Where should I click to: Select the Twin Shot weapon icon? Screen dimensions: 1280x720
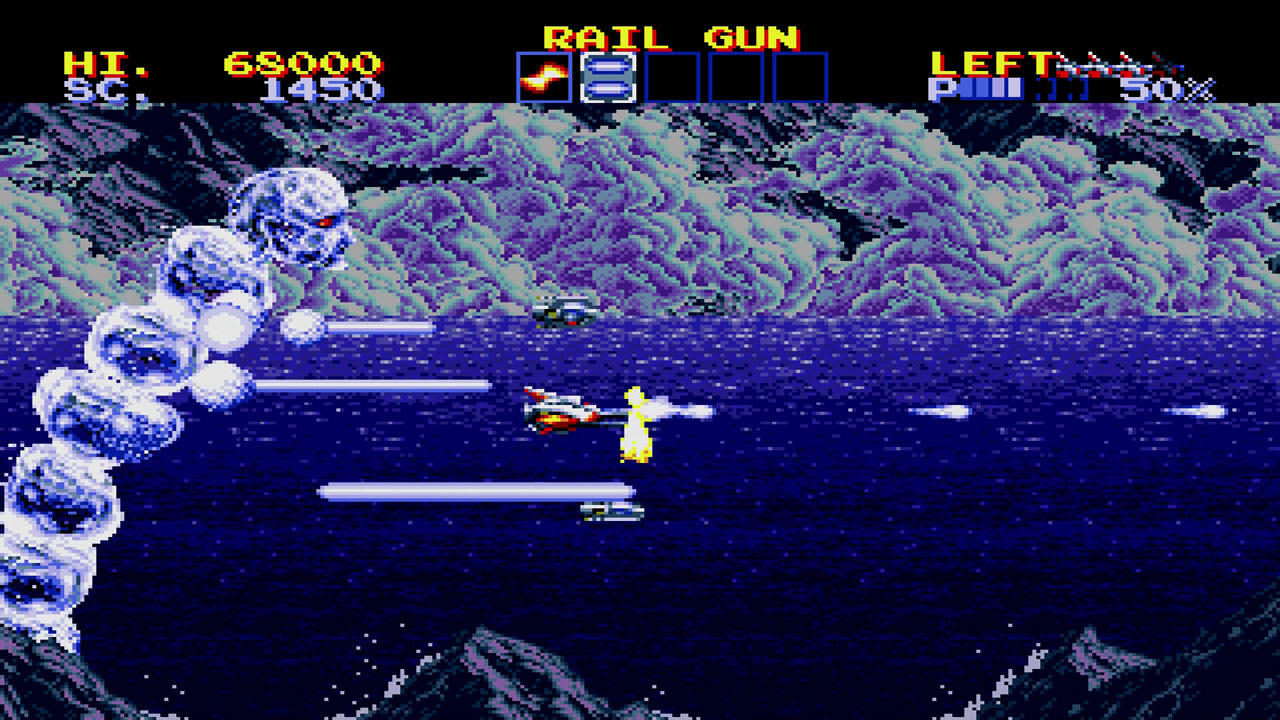(x=543, y=77)
